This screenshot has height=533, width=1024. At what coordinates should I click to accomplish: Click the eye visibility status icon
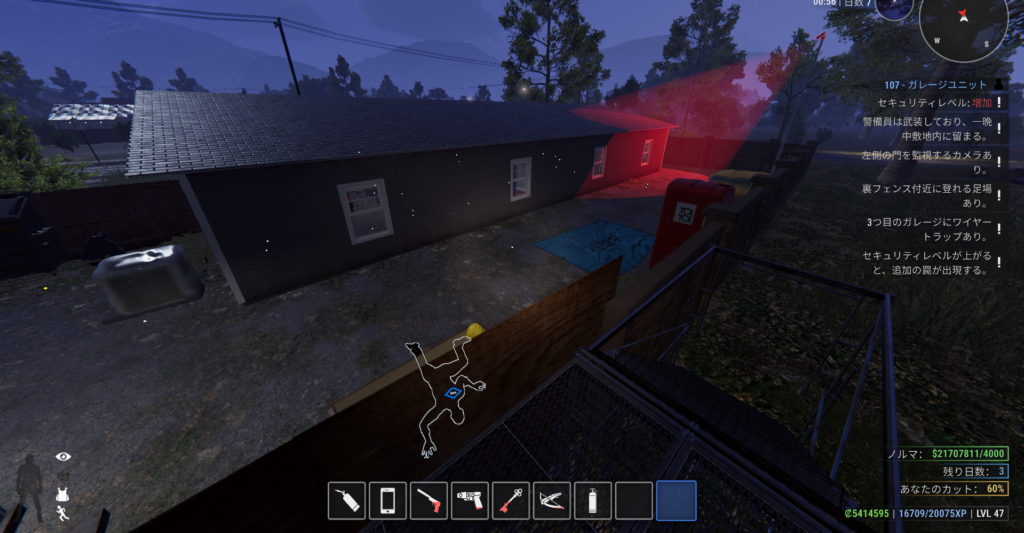pos(64,456)
